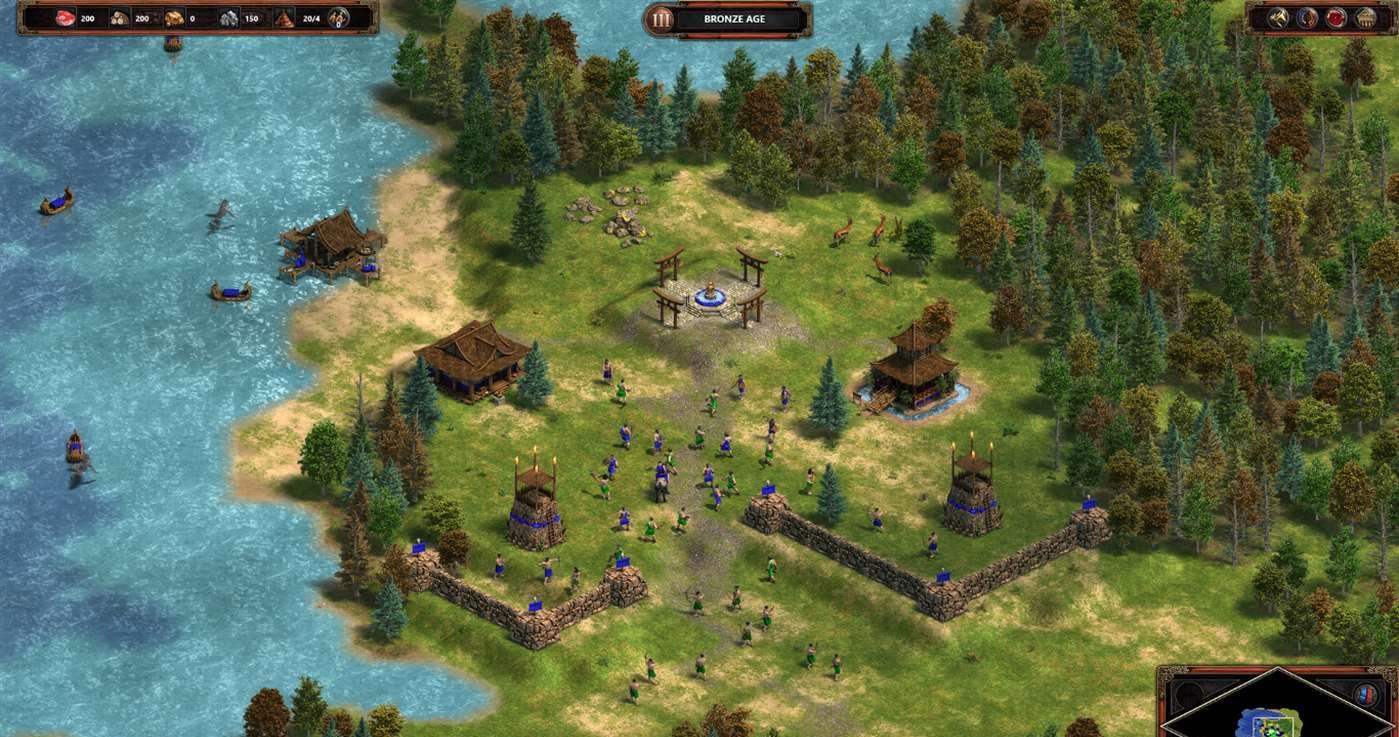The height and width of the screenshot is (737, 1399).
Task: Toggle the blue and red minimap button
Action: click(x=1366, y=695)
